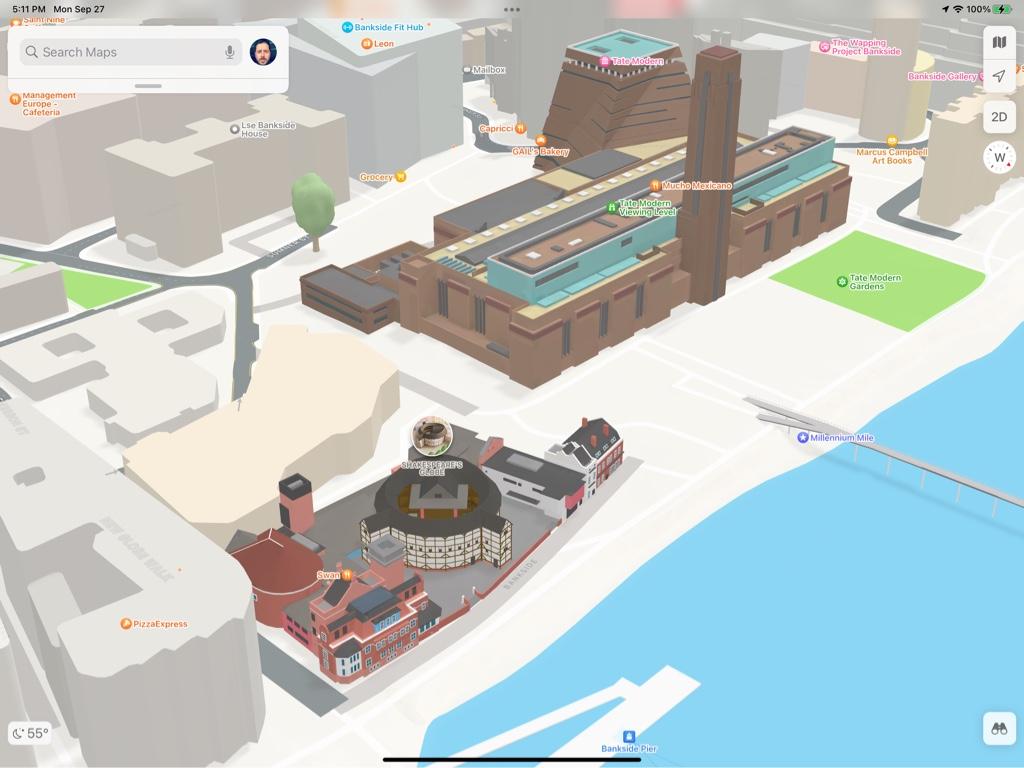
Task: Click the compass showing W
Action: tap(999, 157)
